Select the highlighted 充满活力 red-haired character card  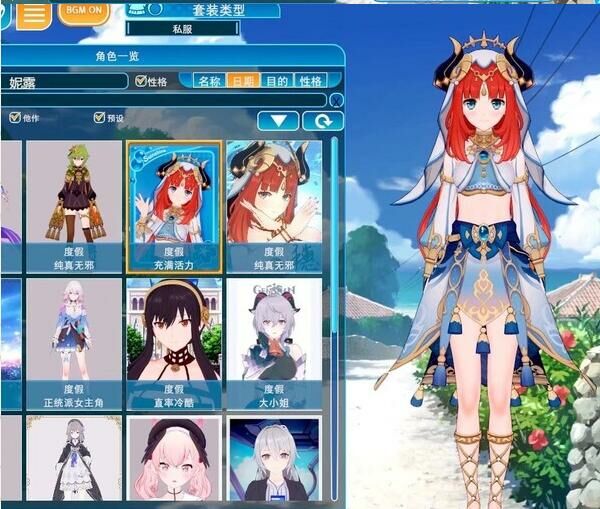(173, 205)
